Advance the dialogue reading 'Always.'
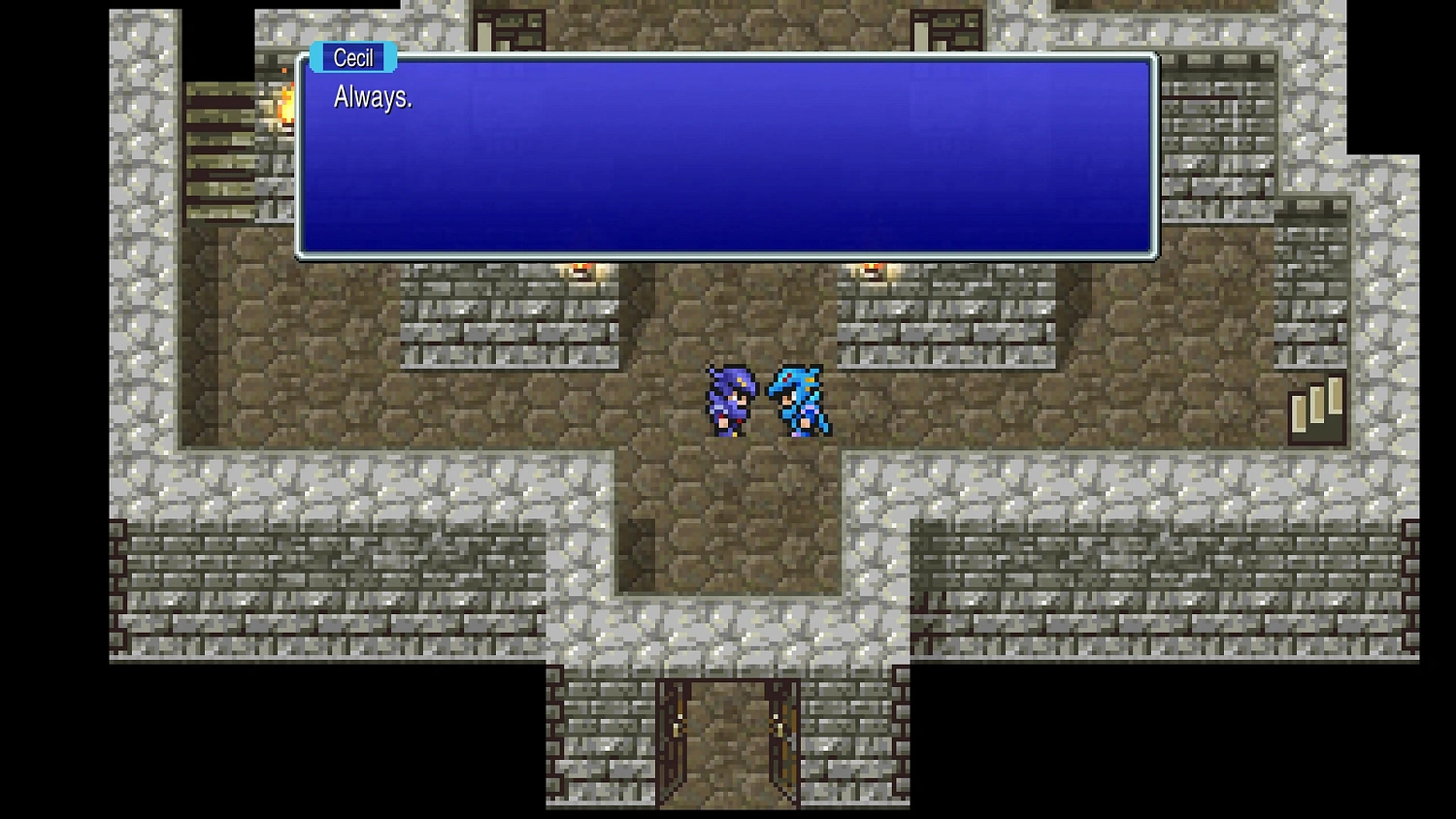The height and width of the screenshot is (819, 1456). [726, 160]
